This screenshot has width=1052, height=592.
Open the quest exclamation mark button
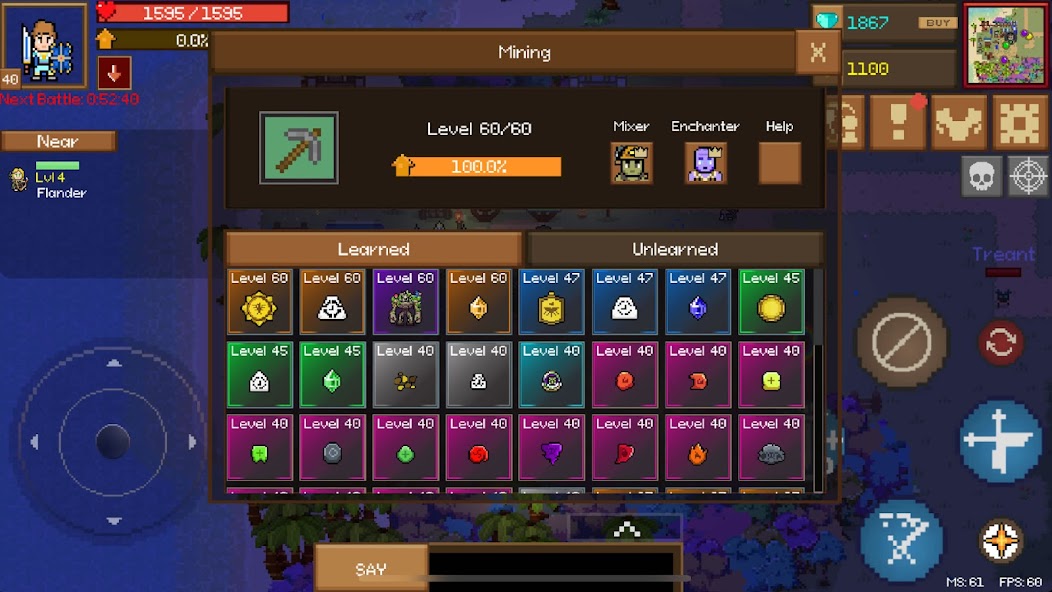[897, 122]
